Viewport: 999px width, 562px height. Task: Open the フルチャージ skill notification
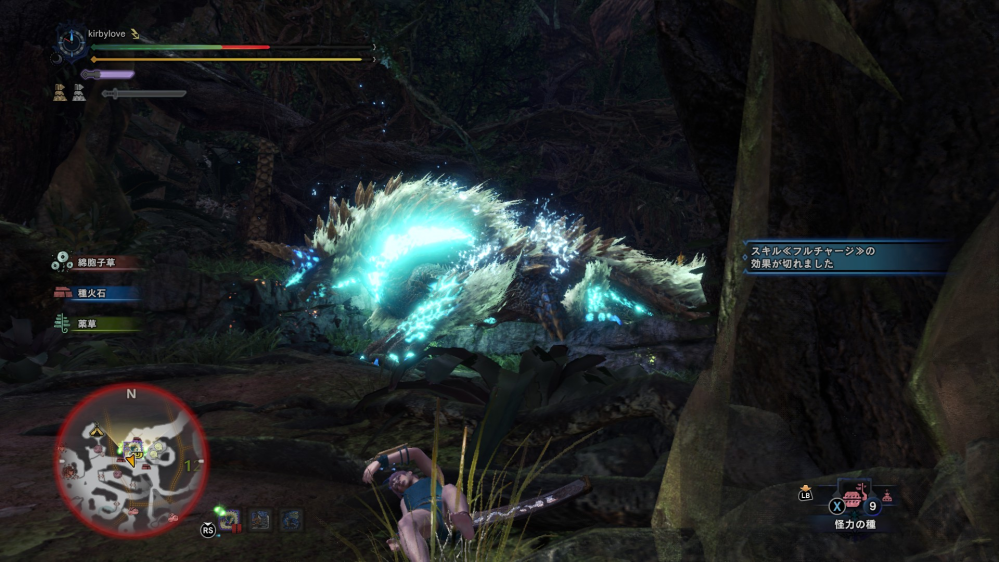pyautogui.click(x=846, y=257)
